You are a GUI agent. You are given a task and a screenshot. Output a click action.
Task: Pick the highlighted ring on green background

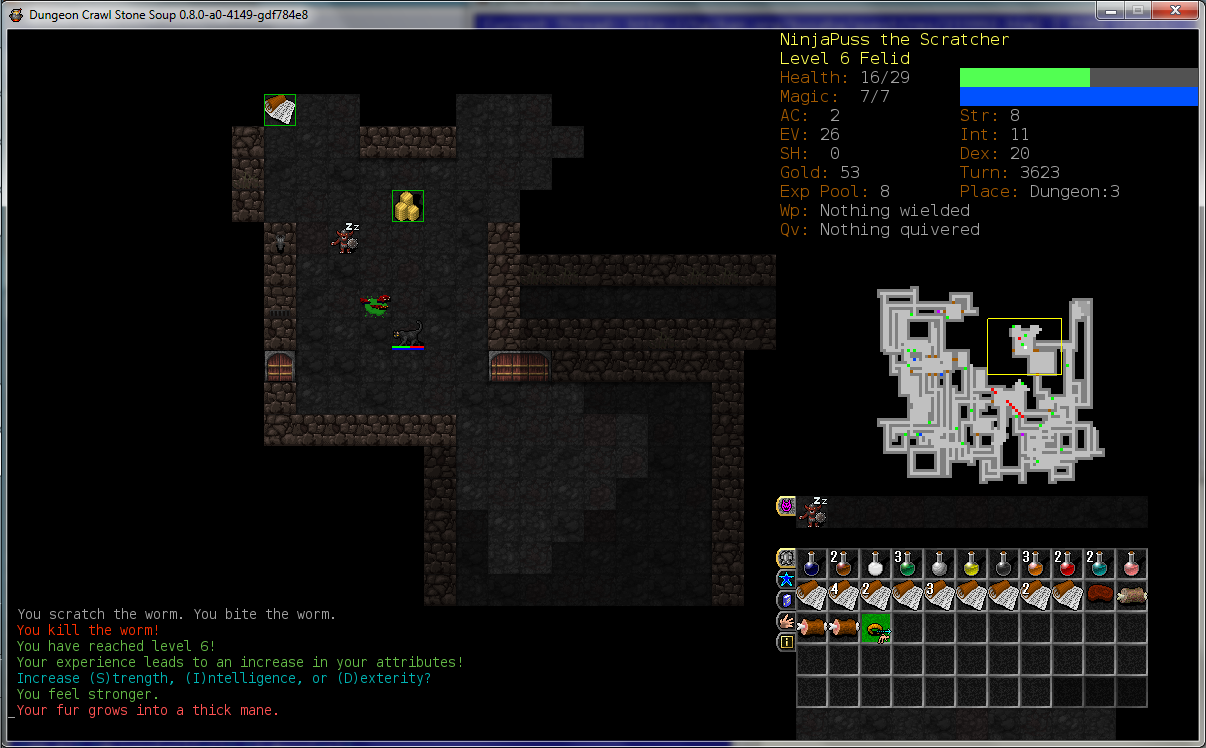pyautogui.click(x=876, y=628)
